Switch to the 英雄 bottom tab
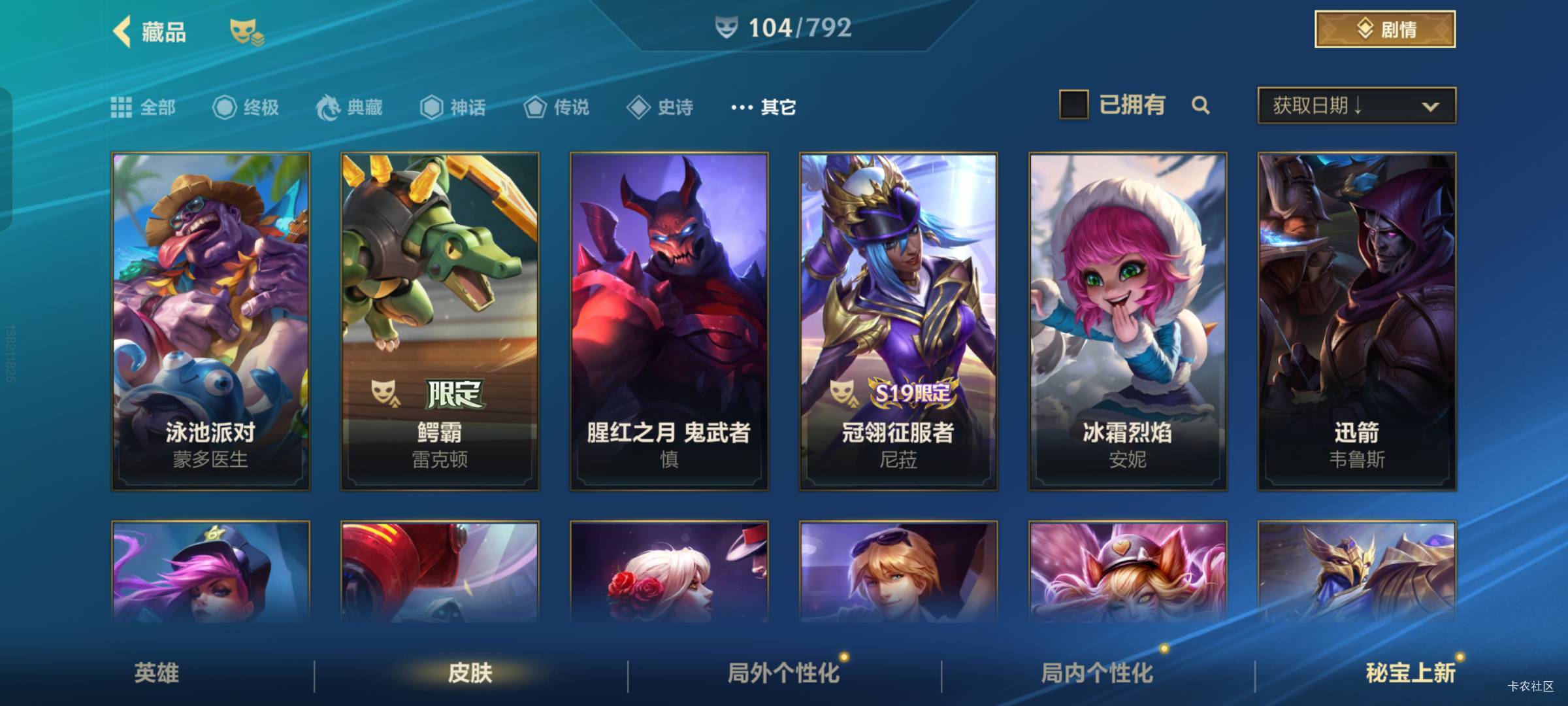Viewport: 1568px width, 706px height. [157, 673]
